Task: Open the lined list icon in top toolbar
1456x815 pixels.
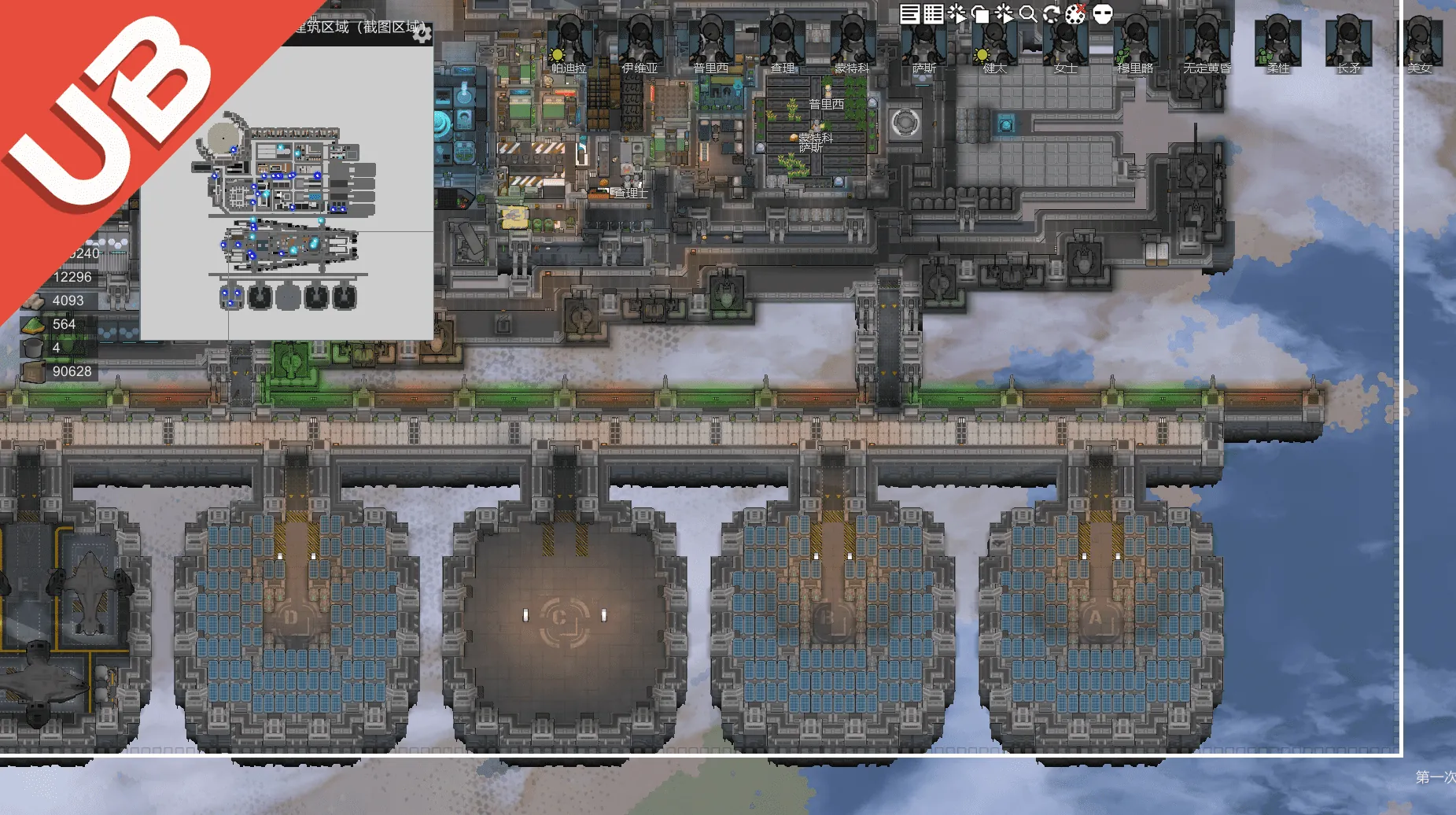Action: click(x=909, y=14)
